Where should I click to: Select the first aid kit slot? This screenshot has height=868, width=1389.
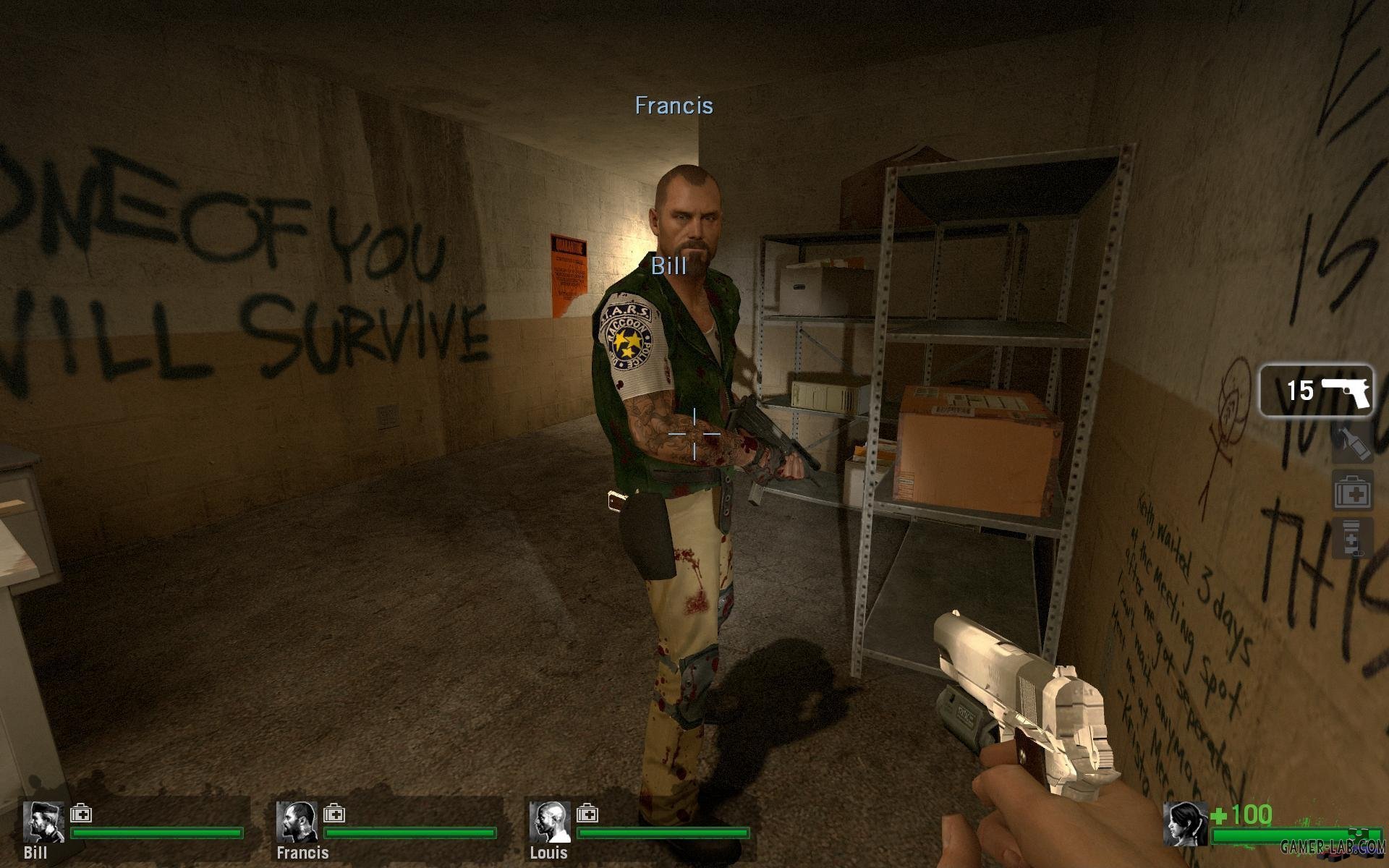(x=1352, y=494)
